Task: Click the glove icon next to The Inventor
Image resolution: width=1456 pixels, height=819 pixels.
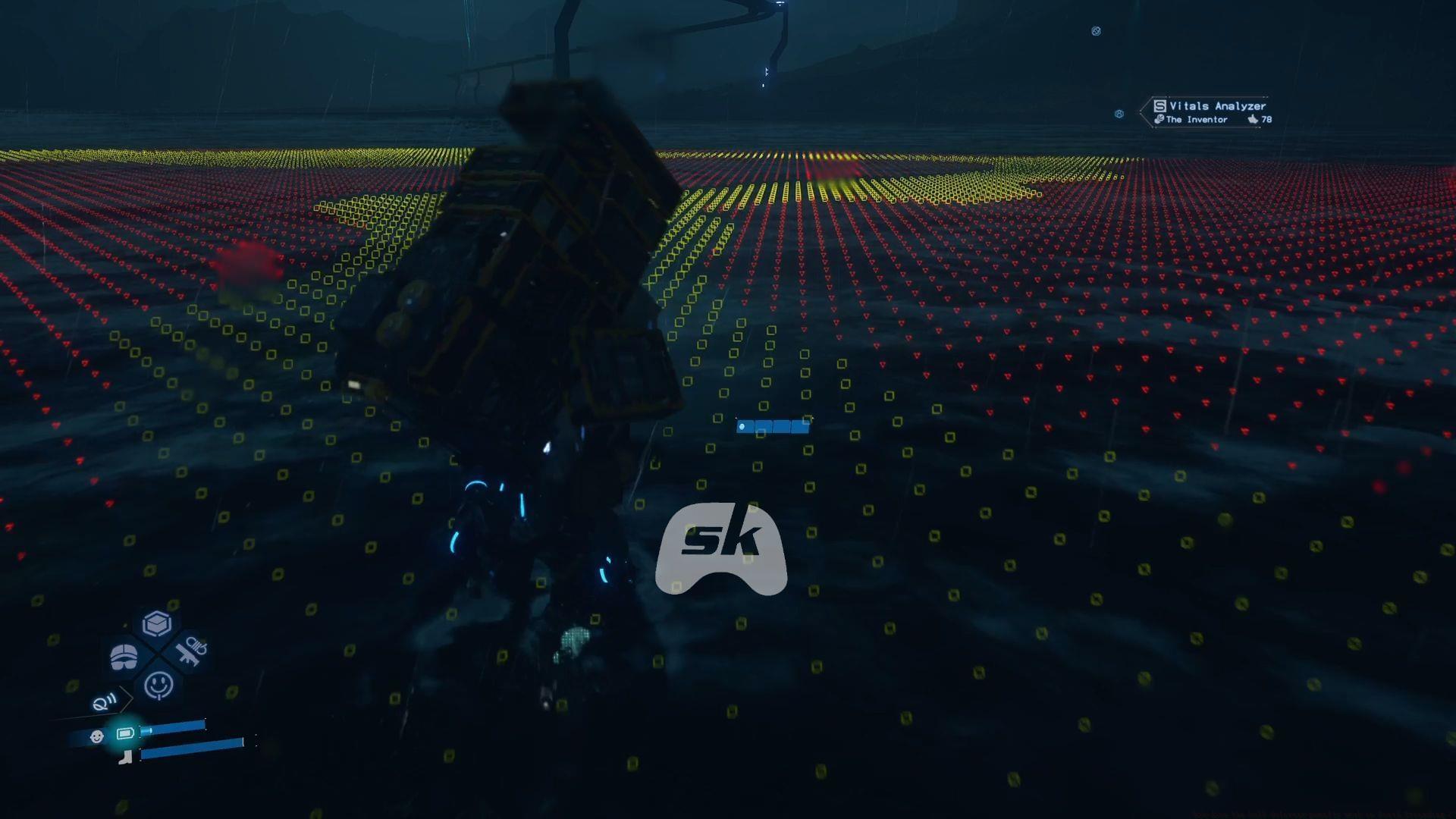Action: click(1159, 119)
